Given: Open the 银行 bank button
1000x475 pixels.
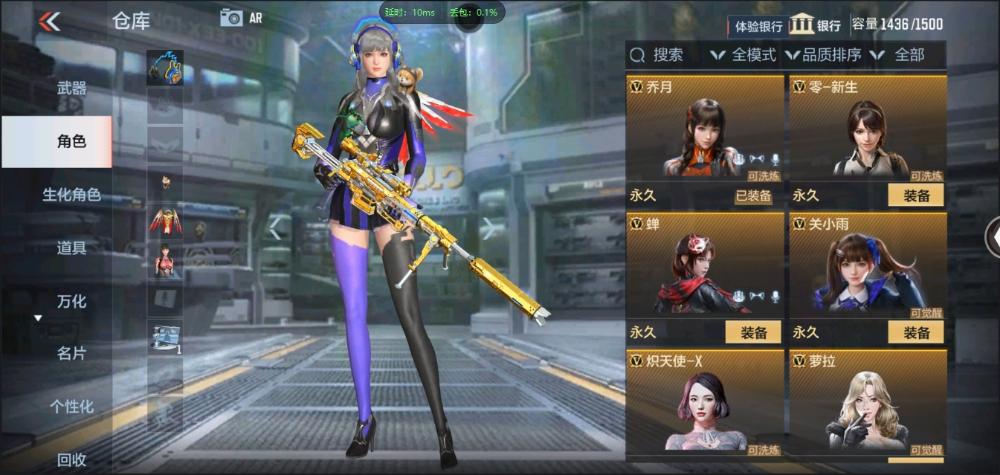Looking at the screenshot, I should (x=816, y=25).
